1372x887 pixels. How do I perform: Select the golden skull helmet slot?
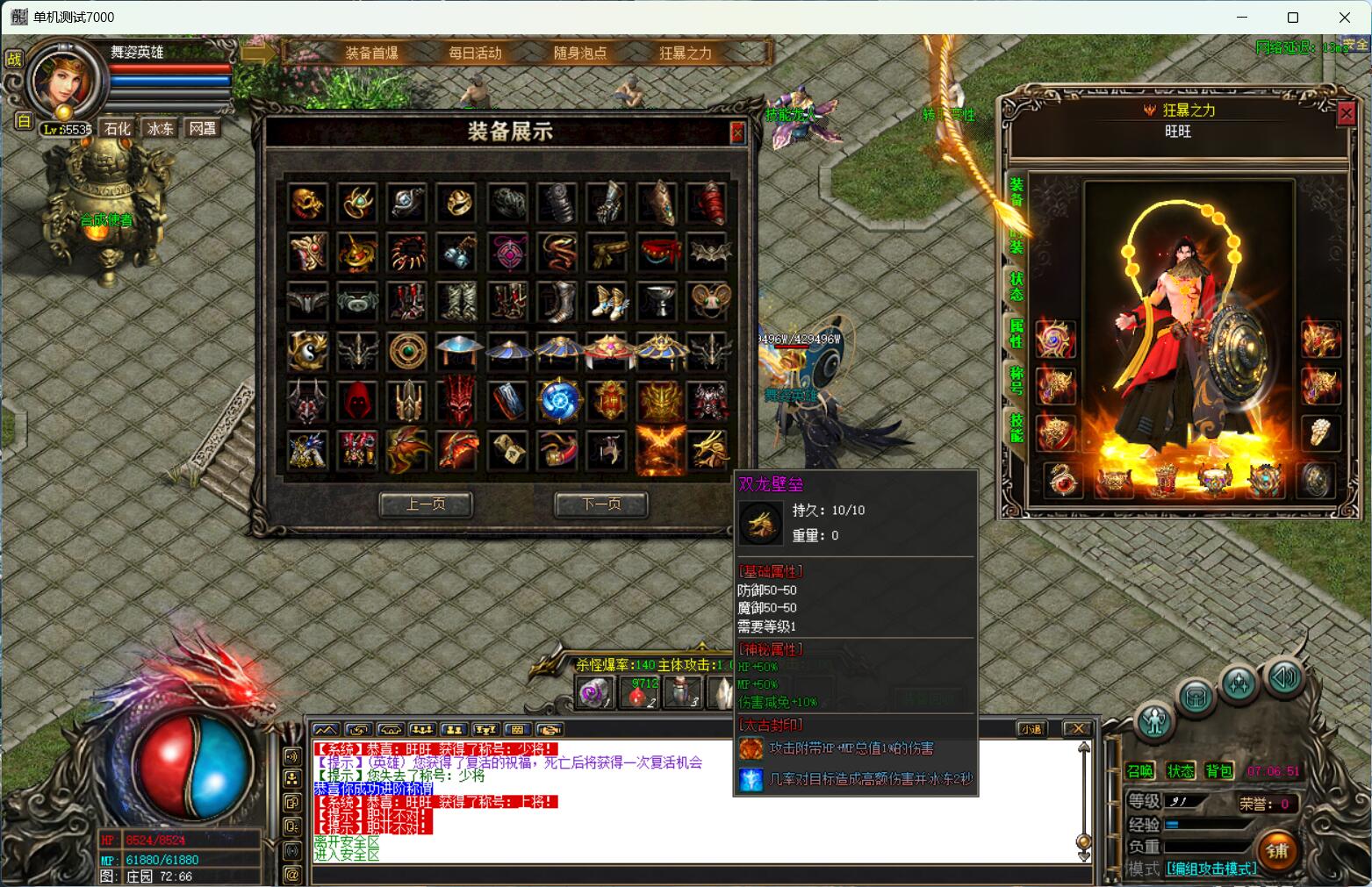pyautogui.click(x=308, y=204)
